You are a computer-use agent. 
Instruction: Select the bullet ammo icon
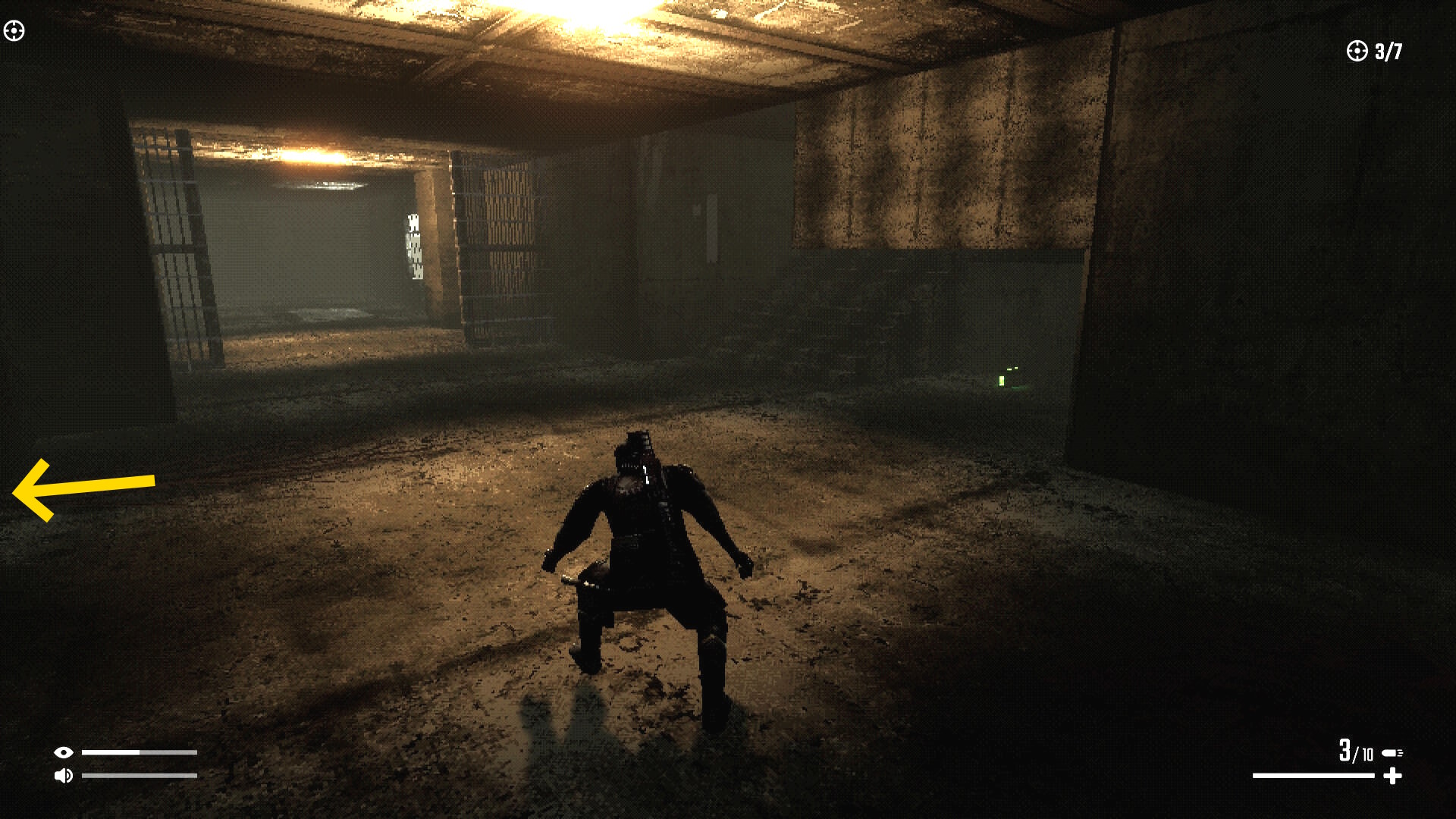tap(1392, 753)
